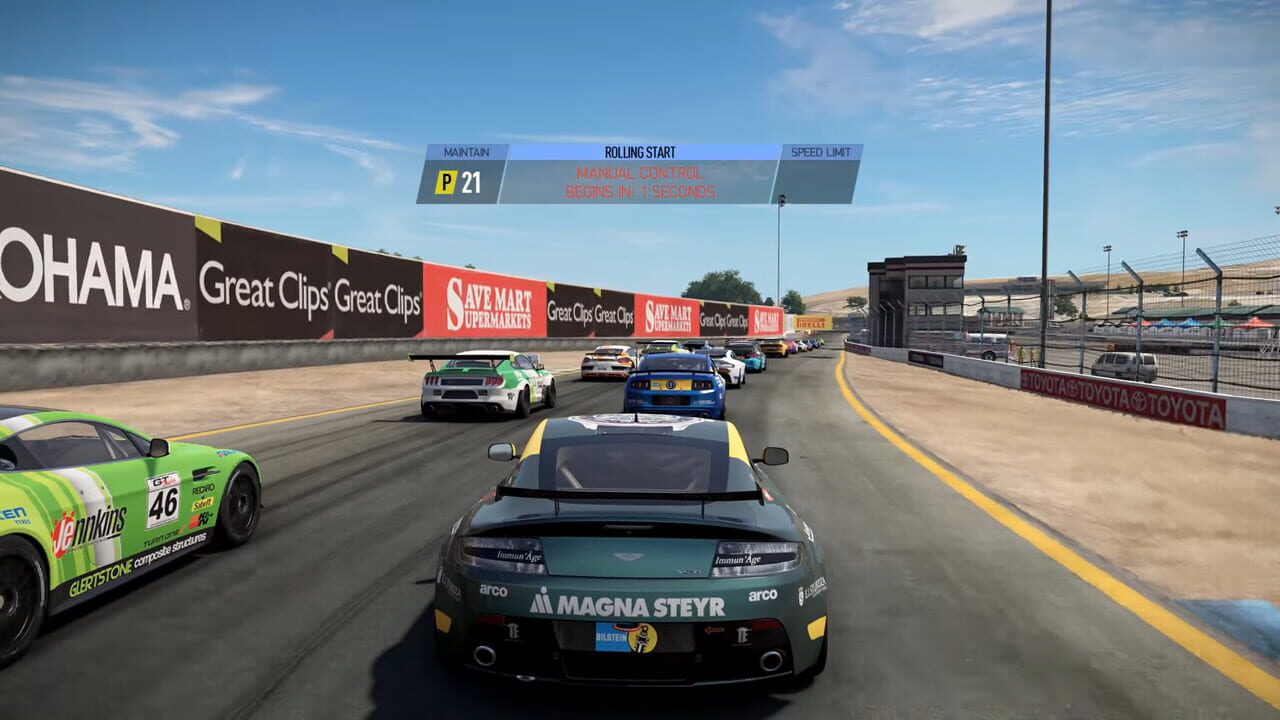Click the Magna Steyr logo on the car
The width and height of the screenshot is (1280, 720).
(x=620, y=604)
